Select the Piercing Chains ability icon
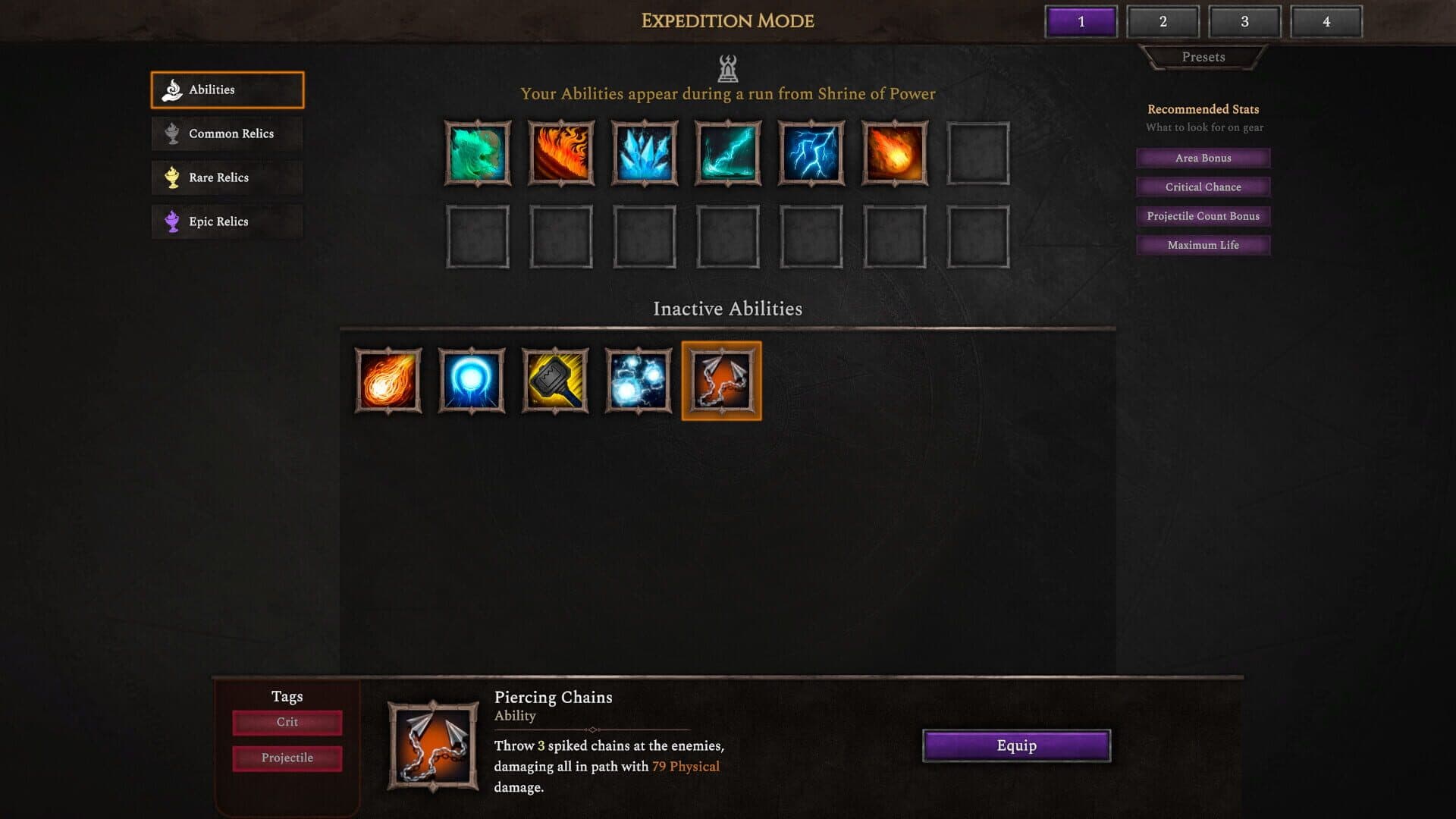The image size is (1456, 819). coord(721,380)
